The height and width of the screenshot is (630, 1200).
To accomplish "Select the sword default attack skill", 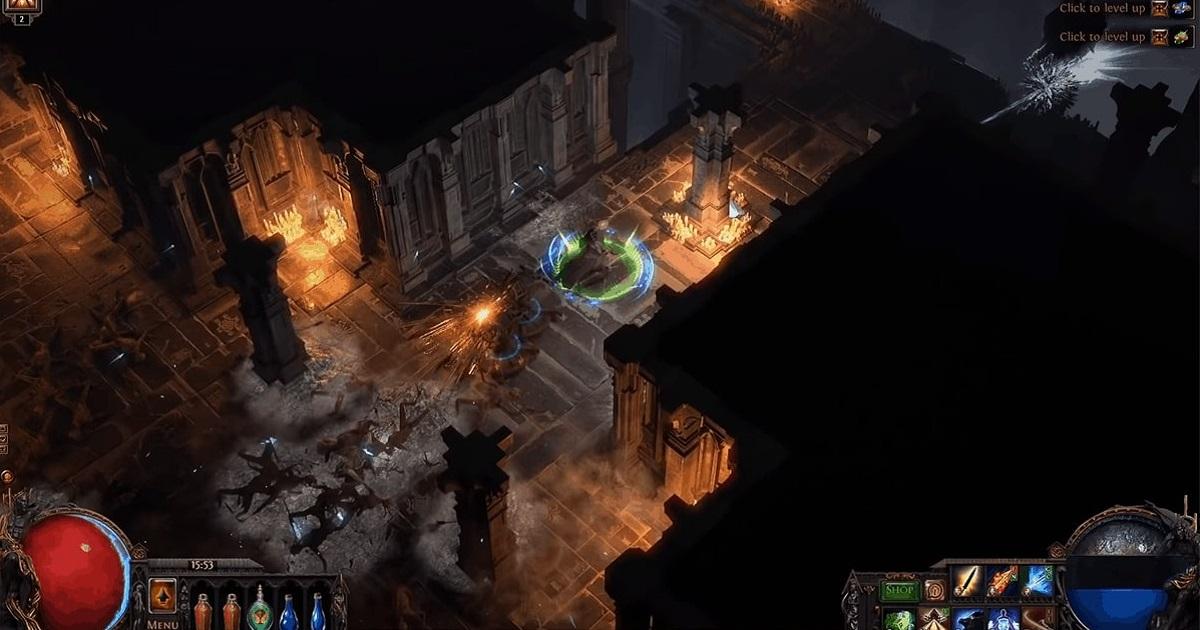I will [968, 581].
